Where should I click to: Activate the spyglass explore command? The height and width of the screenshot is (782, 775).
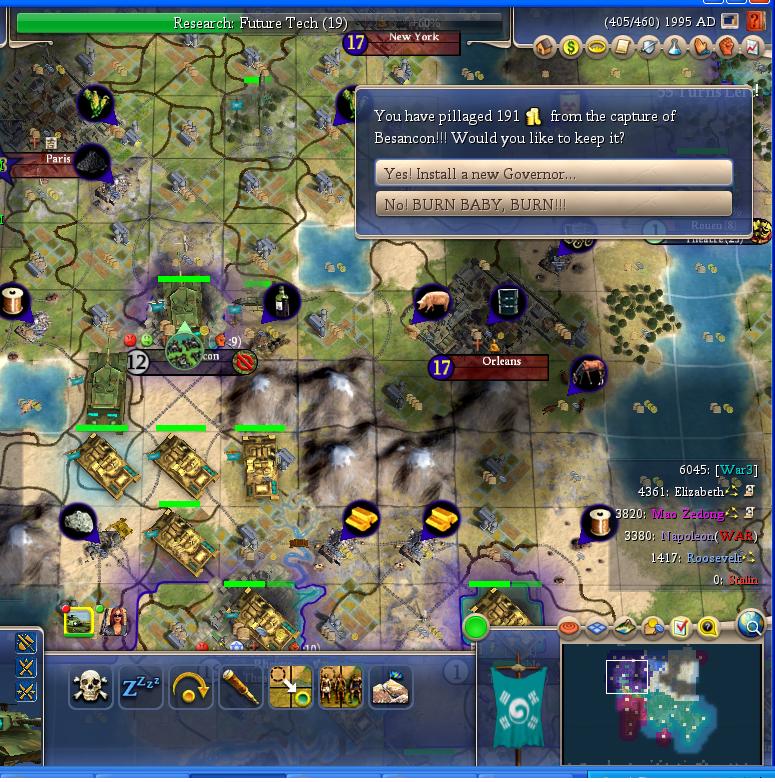(241, 688)
